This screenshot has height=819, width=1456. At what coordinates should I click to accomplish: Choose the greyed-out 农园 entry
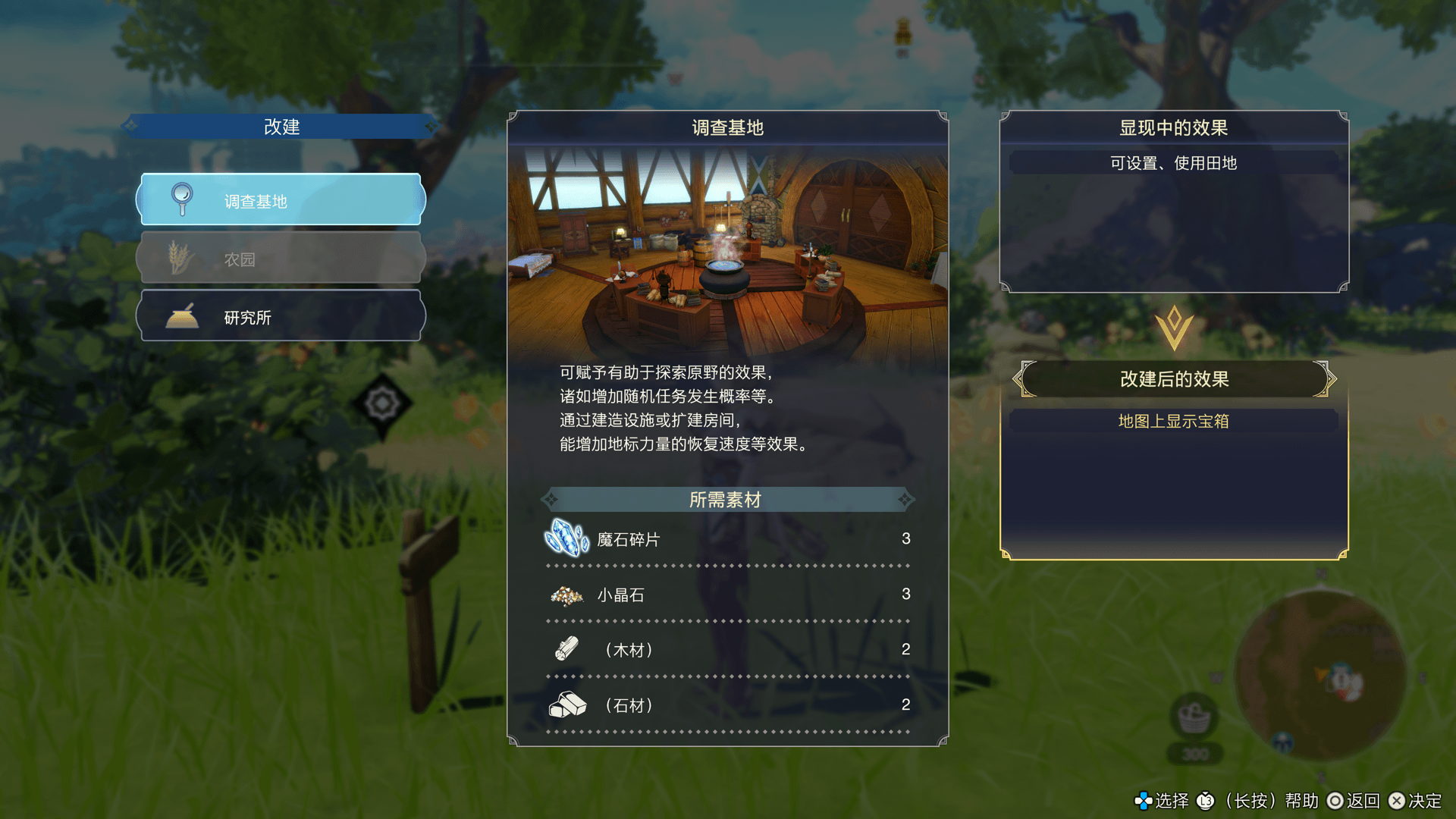click(281, 259)
